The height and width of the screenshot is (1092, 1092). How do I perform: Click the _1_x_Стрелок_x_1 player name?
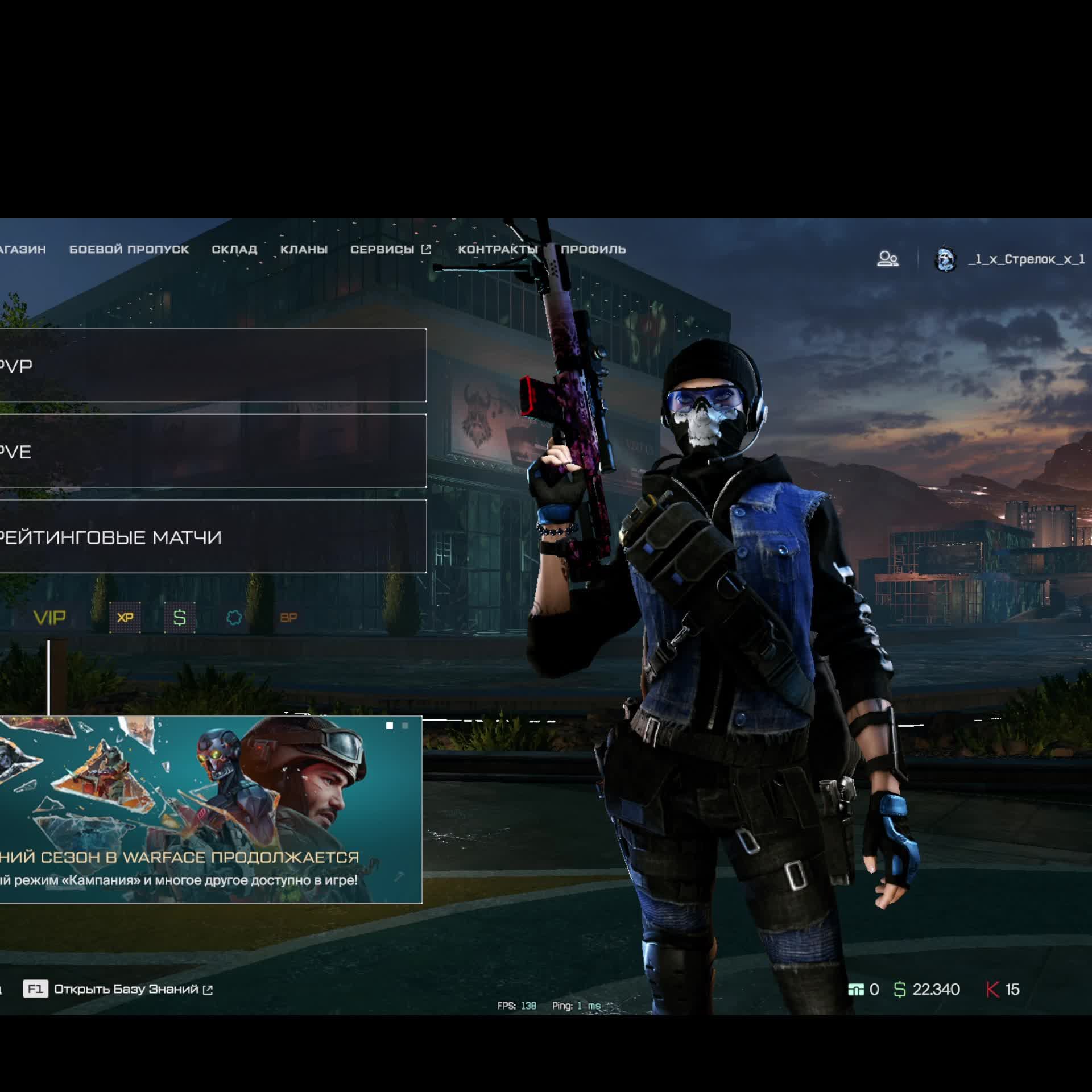[1026, 259]
